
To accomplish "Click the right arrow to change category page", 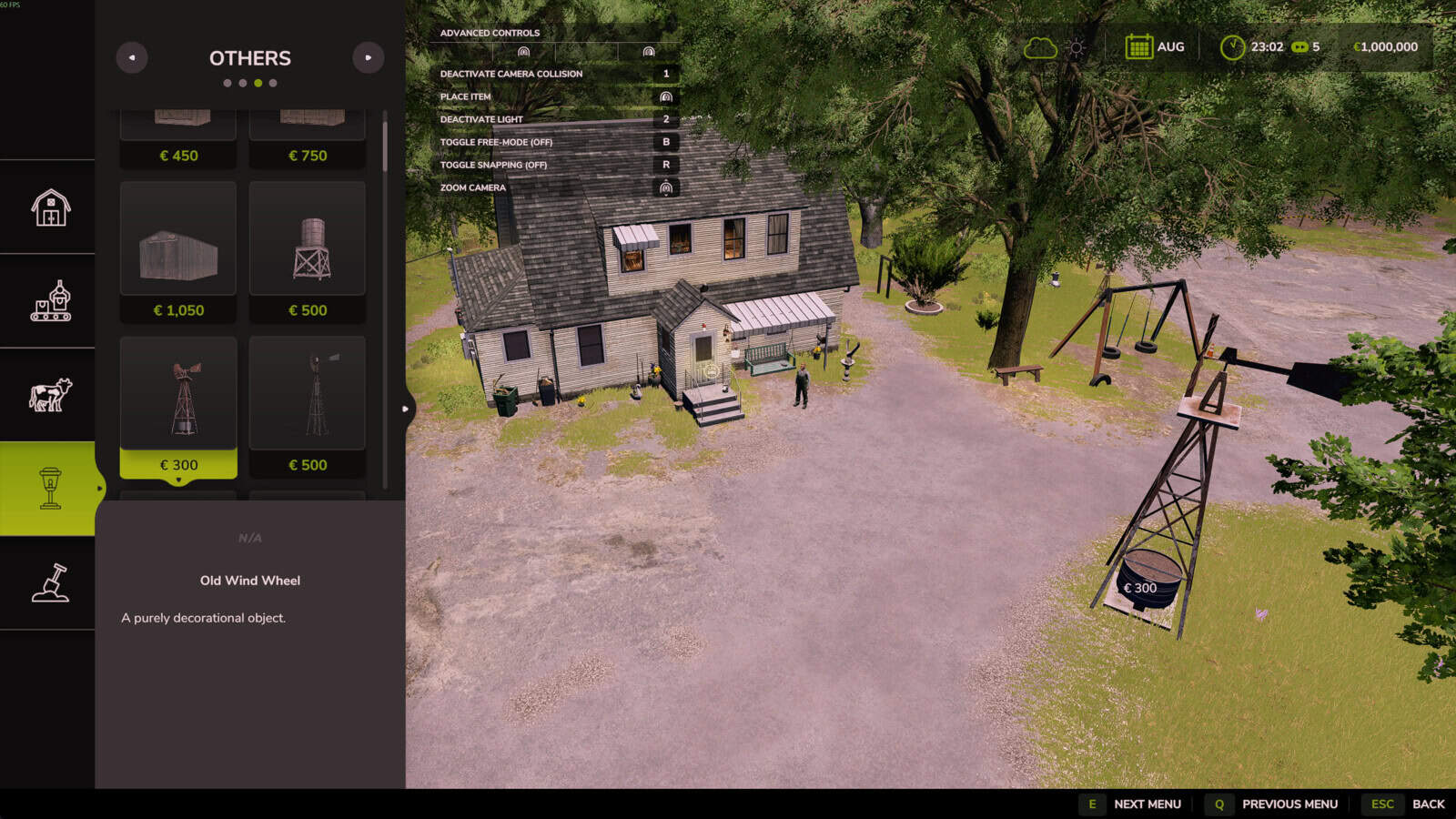I will coord(368,57).
